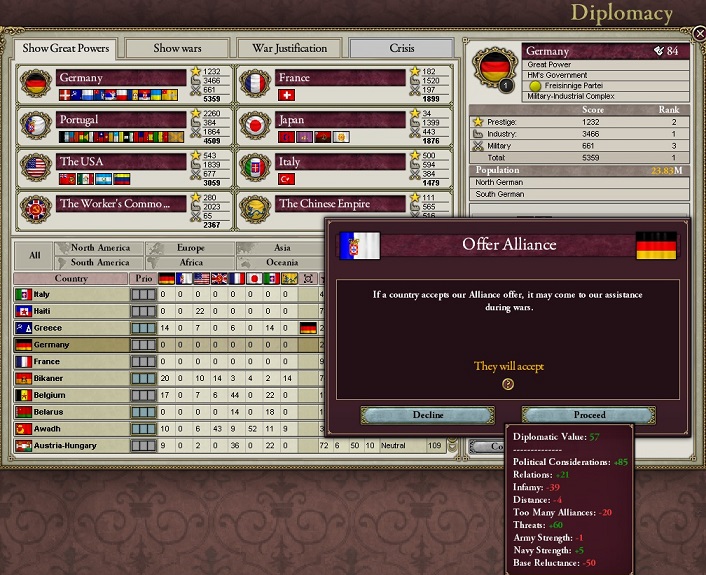The height and width of the screenshot is (575, 706).
Task: Filter countries by Africa
Action: (190, 262)
